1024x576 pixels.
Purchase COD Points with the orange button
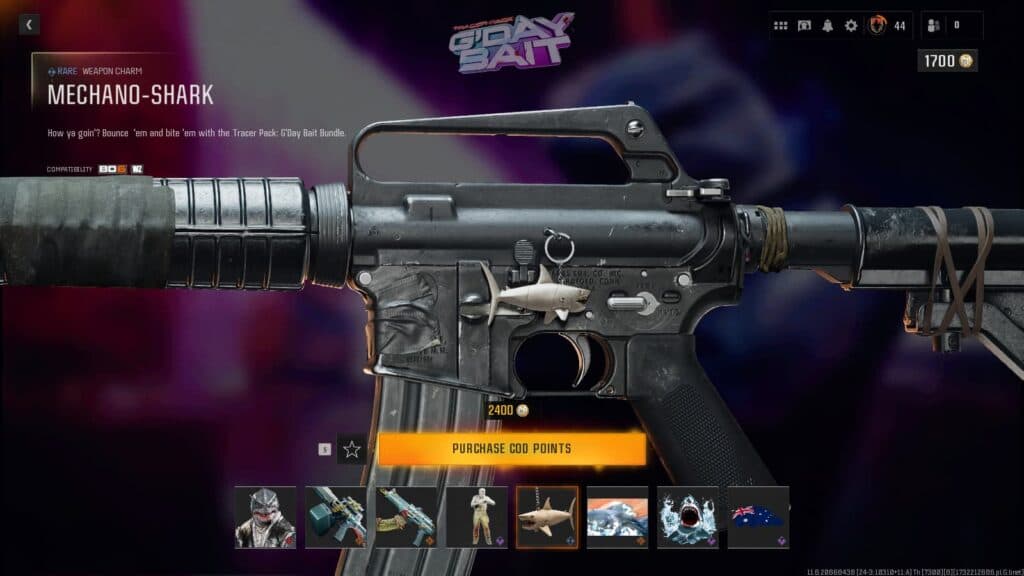tap(511, 449)
